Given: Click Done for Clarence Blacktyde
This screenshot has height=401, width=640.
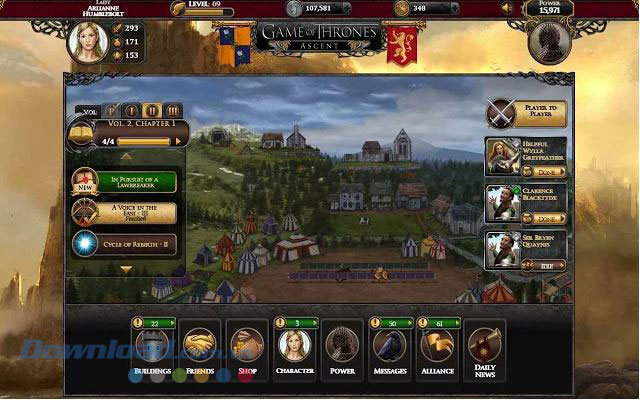Looking at the screenshot, I should (550, 218).
